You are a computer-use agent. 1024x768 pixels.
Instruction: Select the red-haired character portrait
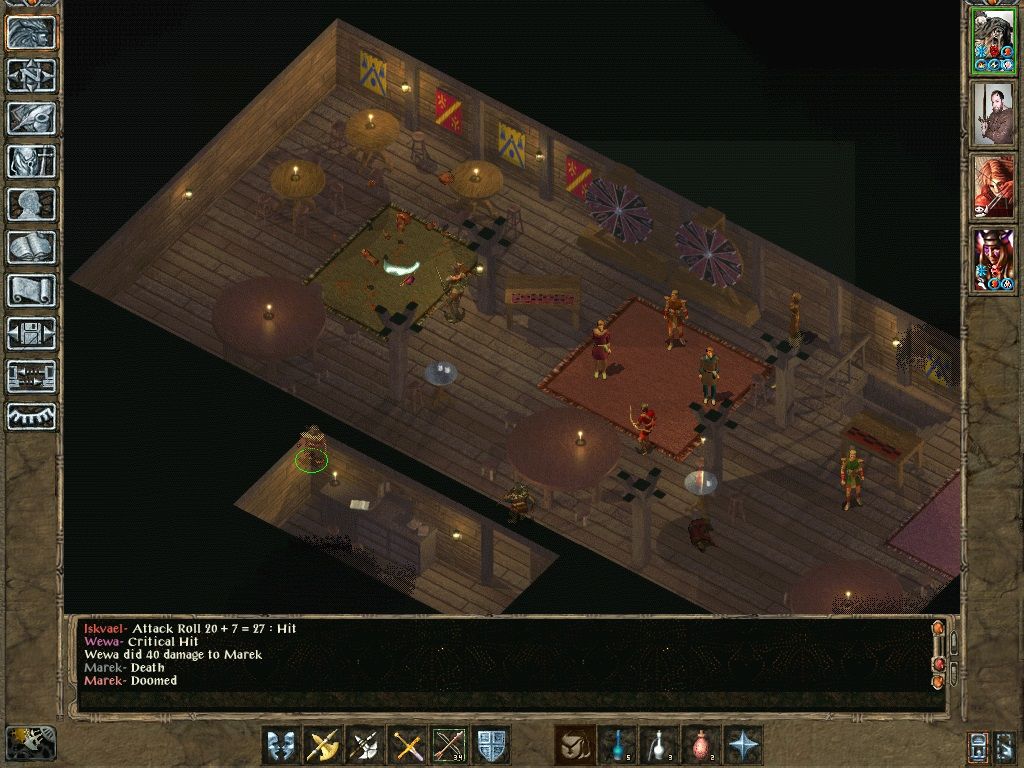tap(993, 187)
